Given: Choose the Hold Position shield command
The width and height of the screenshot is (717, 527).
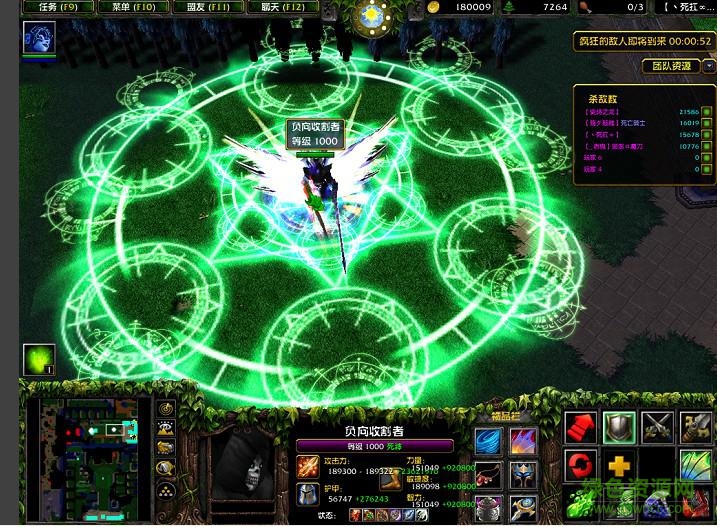Looking at the screenshot, I should coord(620,427).
